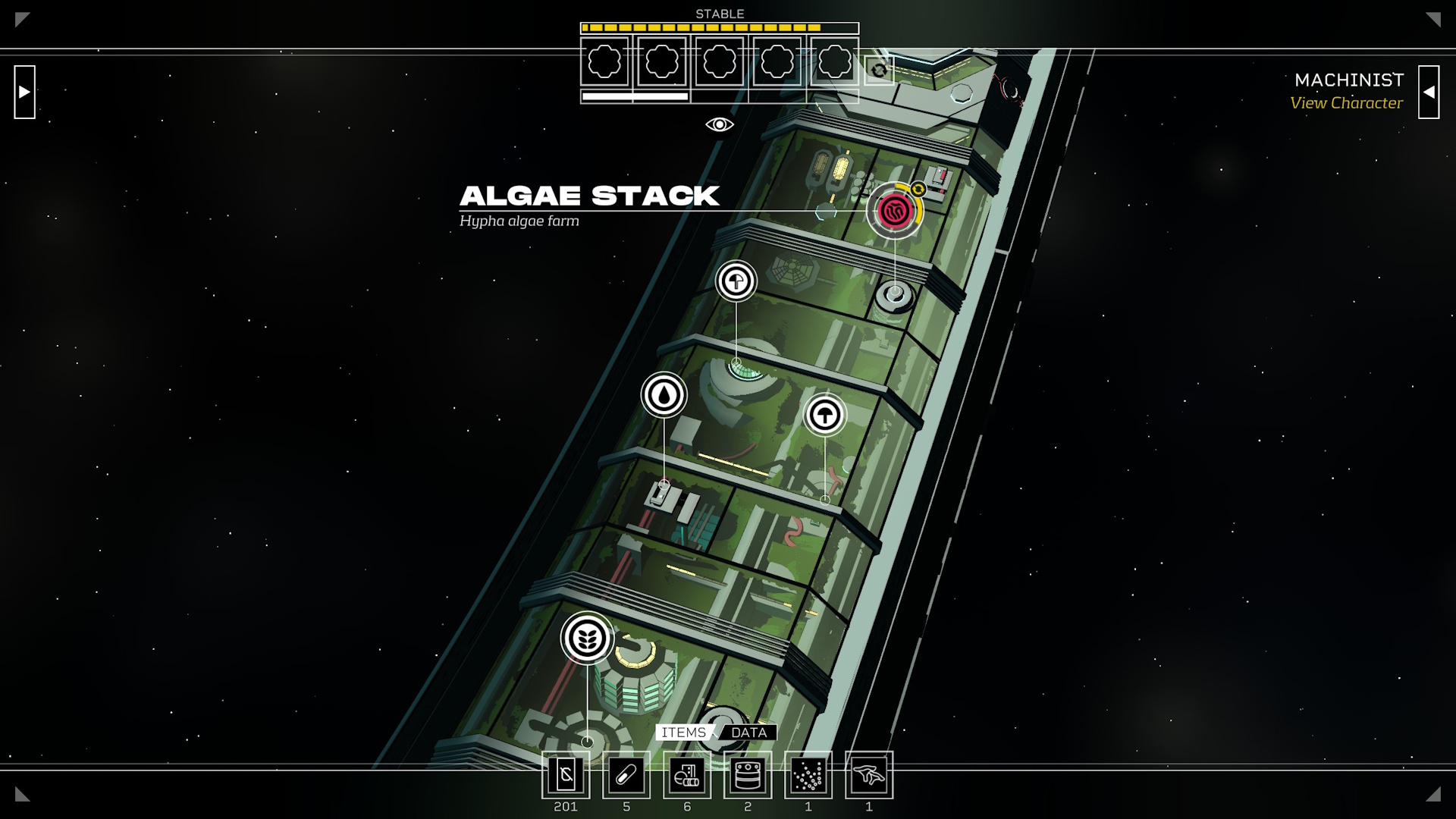The height and width of the screenshot is (819, 1456).
Task: Choose the mushroom item in inventory
Action: 869,775
